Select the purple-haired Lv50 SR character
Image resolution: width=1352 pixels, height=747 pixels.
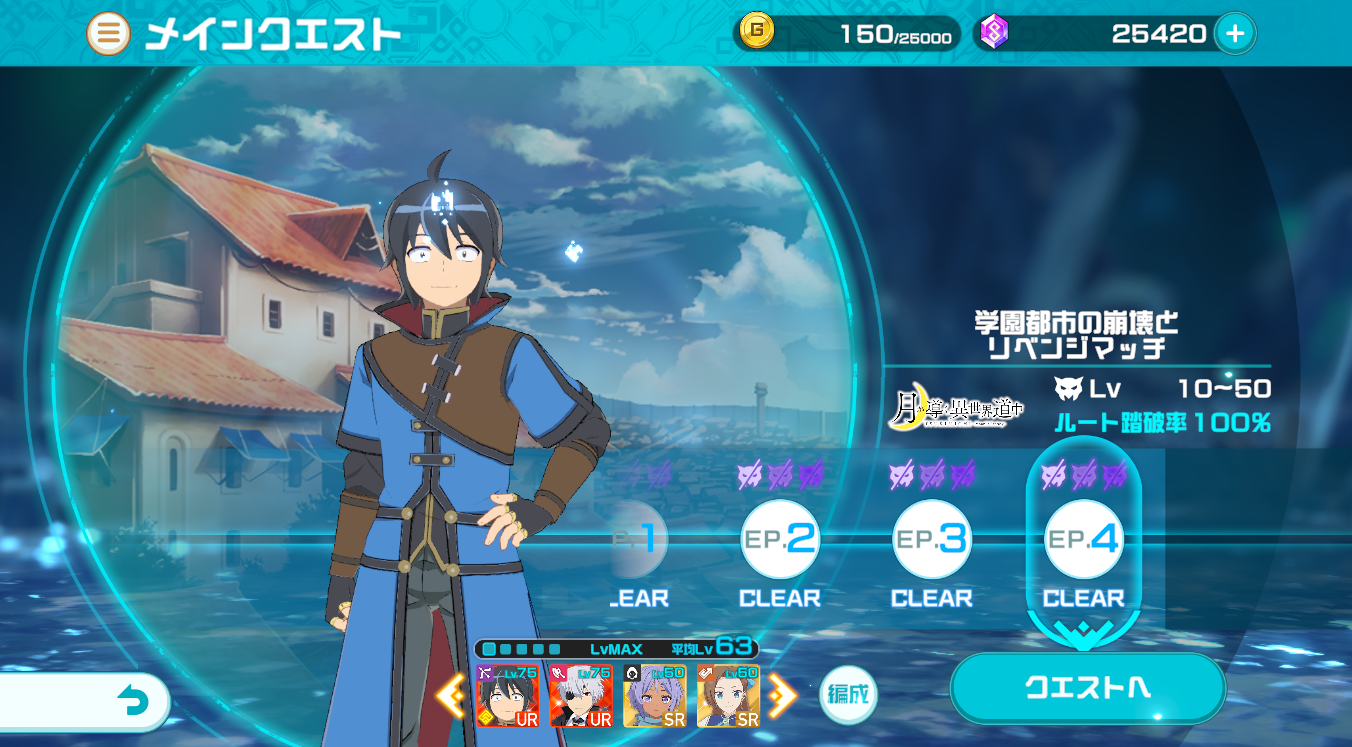(x=655, y=696)
